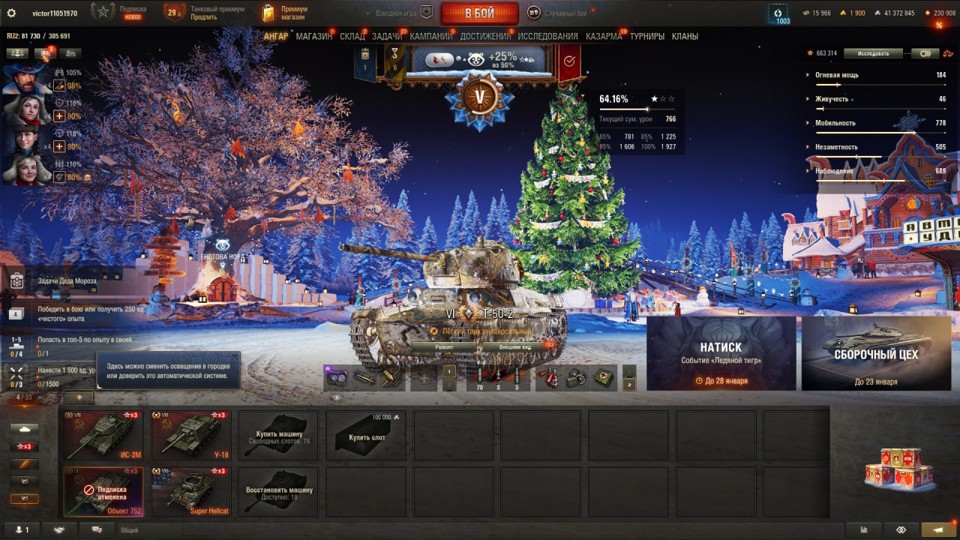This screenshot has height=540, width=960.
Task: Open the МАГАЗИН tab
Action: 314,36
